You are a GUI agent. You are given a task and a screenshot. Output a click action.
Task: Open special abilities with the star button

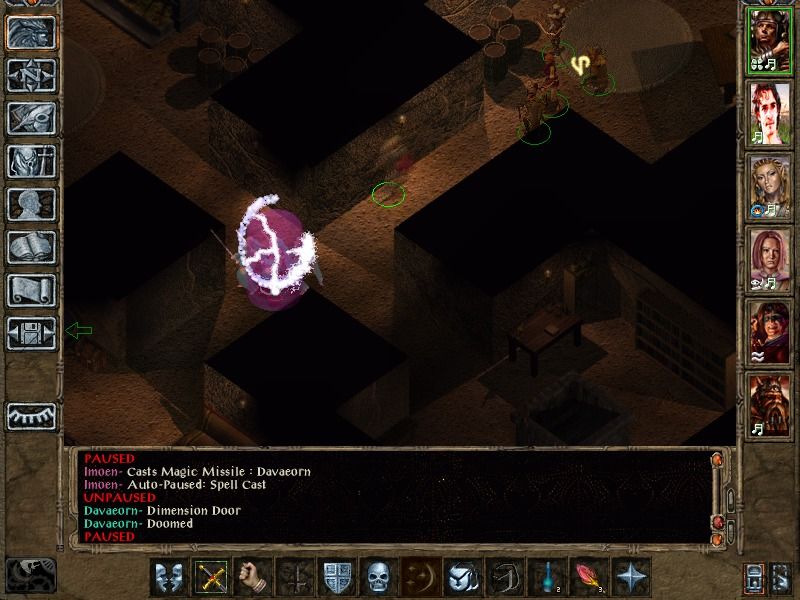[x=630, y=578]
